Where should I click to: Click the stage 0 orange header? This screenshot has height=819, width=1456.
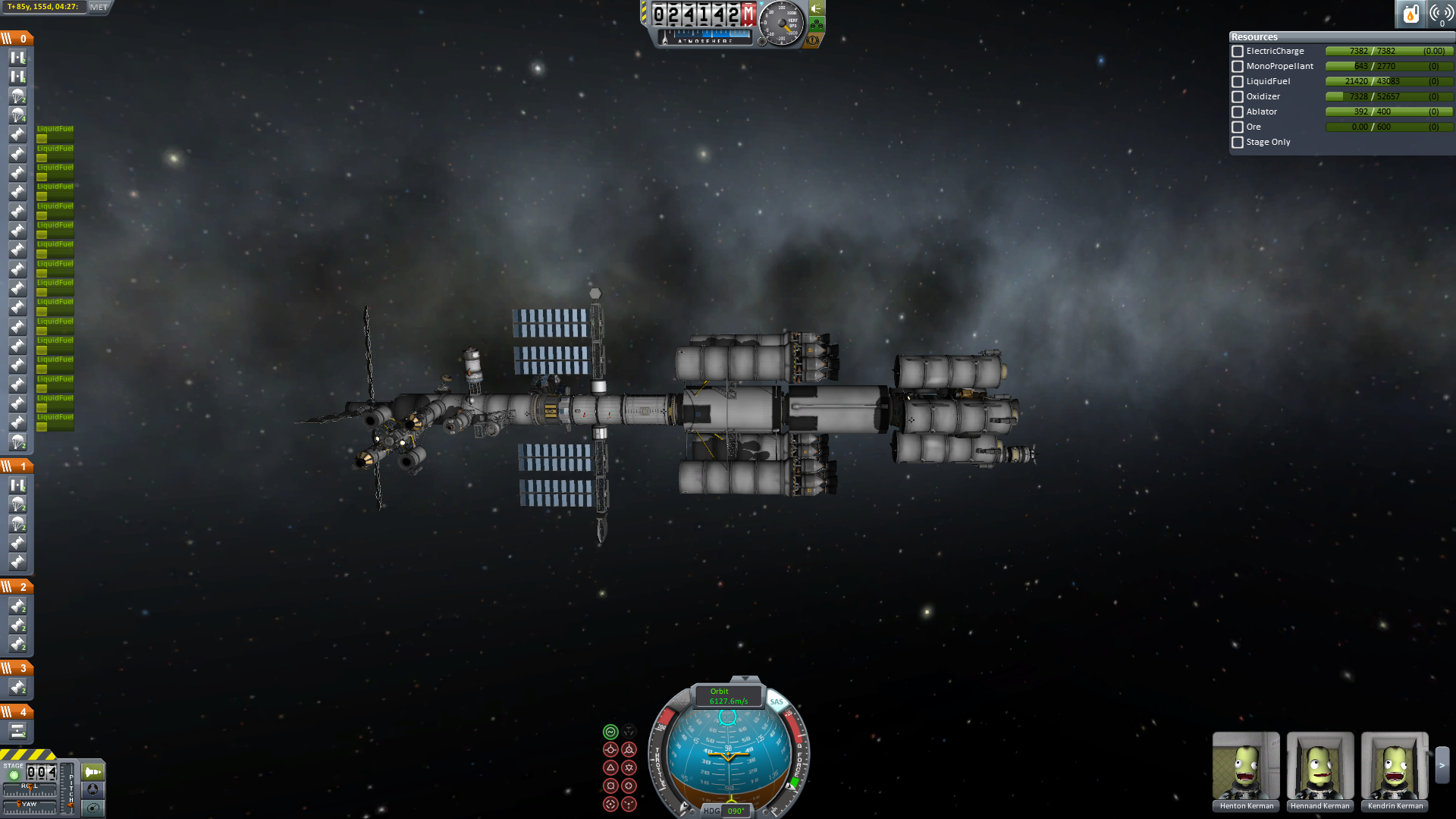tap(17, 39)
